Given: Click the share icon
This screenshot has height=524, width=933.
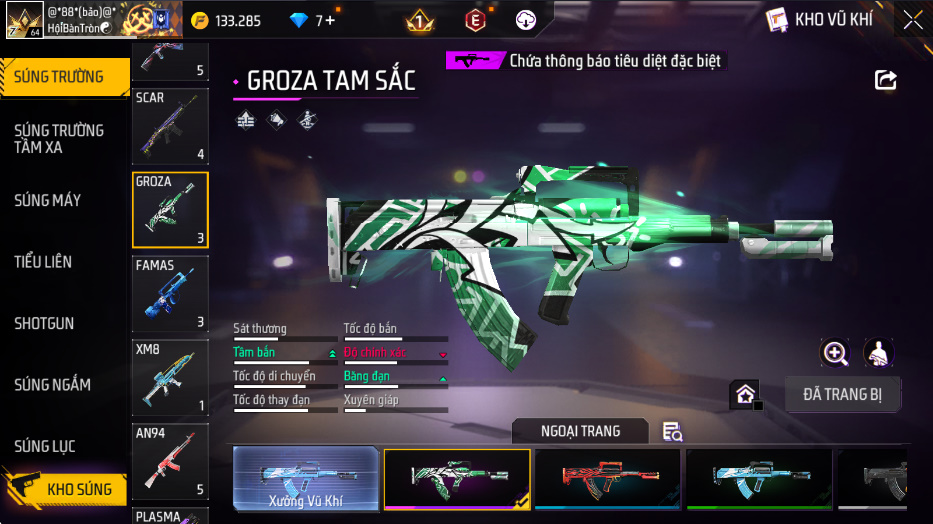Looking at the screenshot, I should 885,80.
